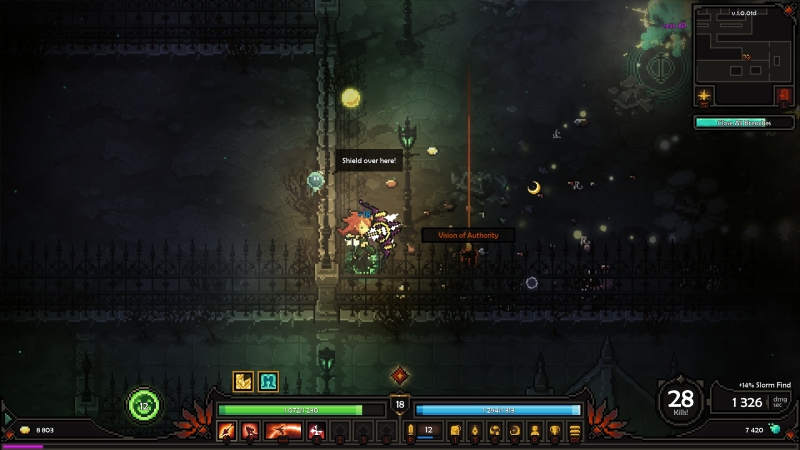Screen dimensions: 800x450
Task: Activate the first red slash skill
Action: [x=226, y=431]
